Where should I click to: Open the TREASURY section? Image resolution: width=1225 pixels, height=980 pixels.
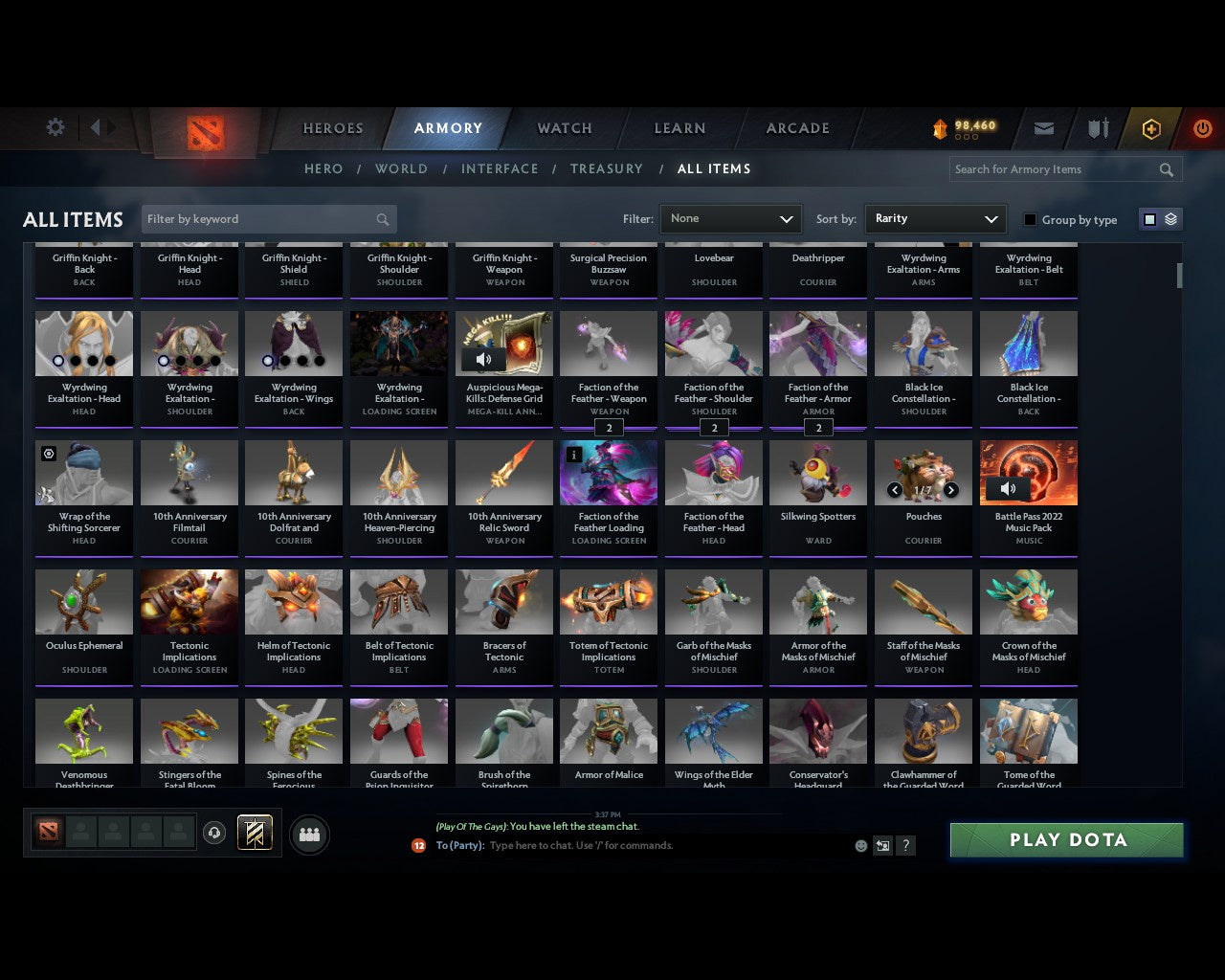tap(606, 168)
